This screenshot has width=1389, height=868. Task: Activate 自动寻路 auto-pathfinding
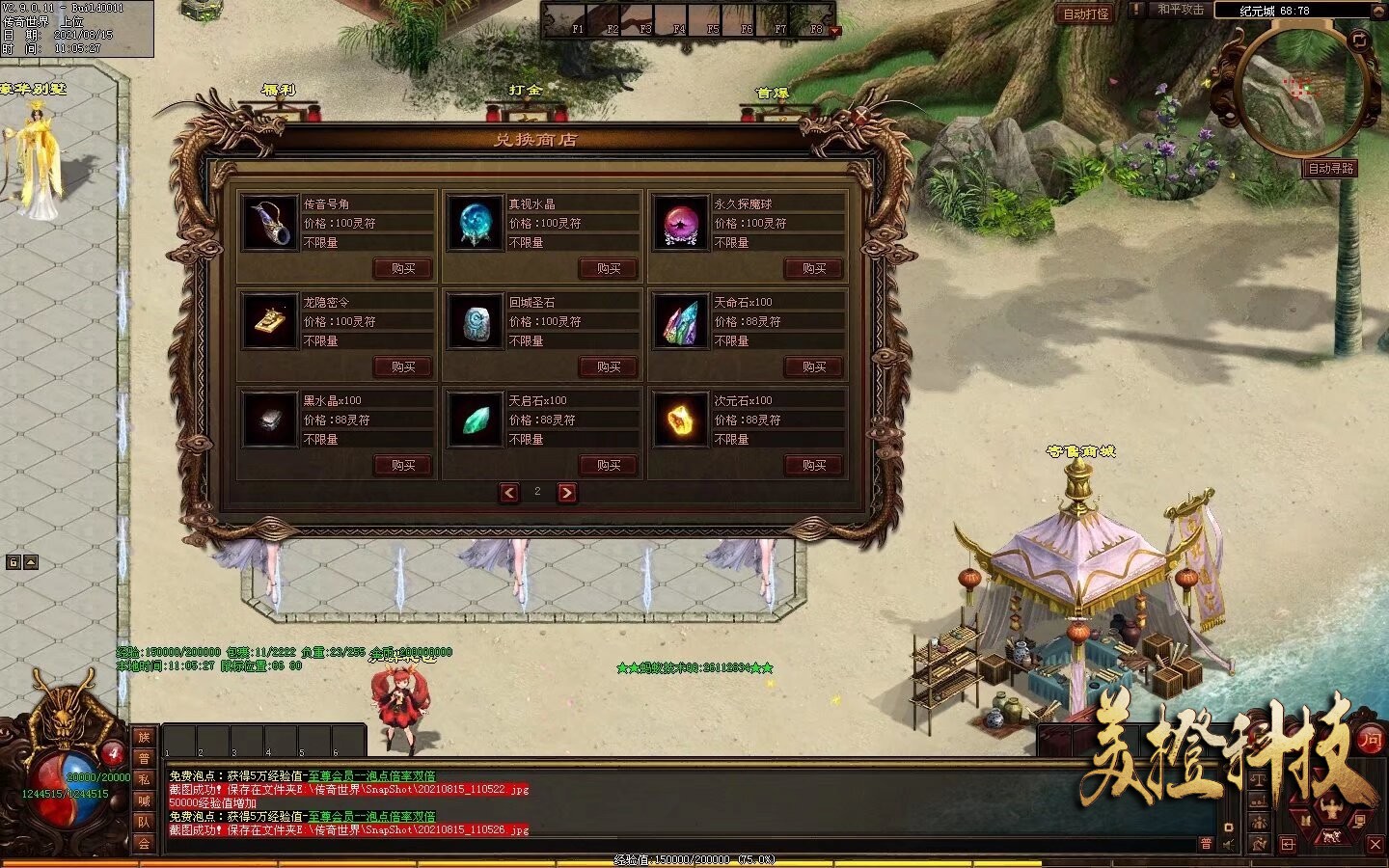1330,169
